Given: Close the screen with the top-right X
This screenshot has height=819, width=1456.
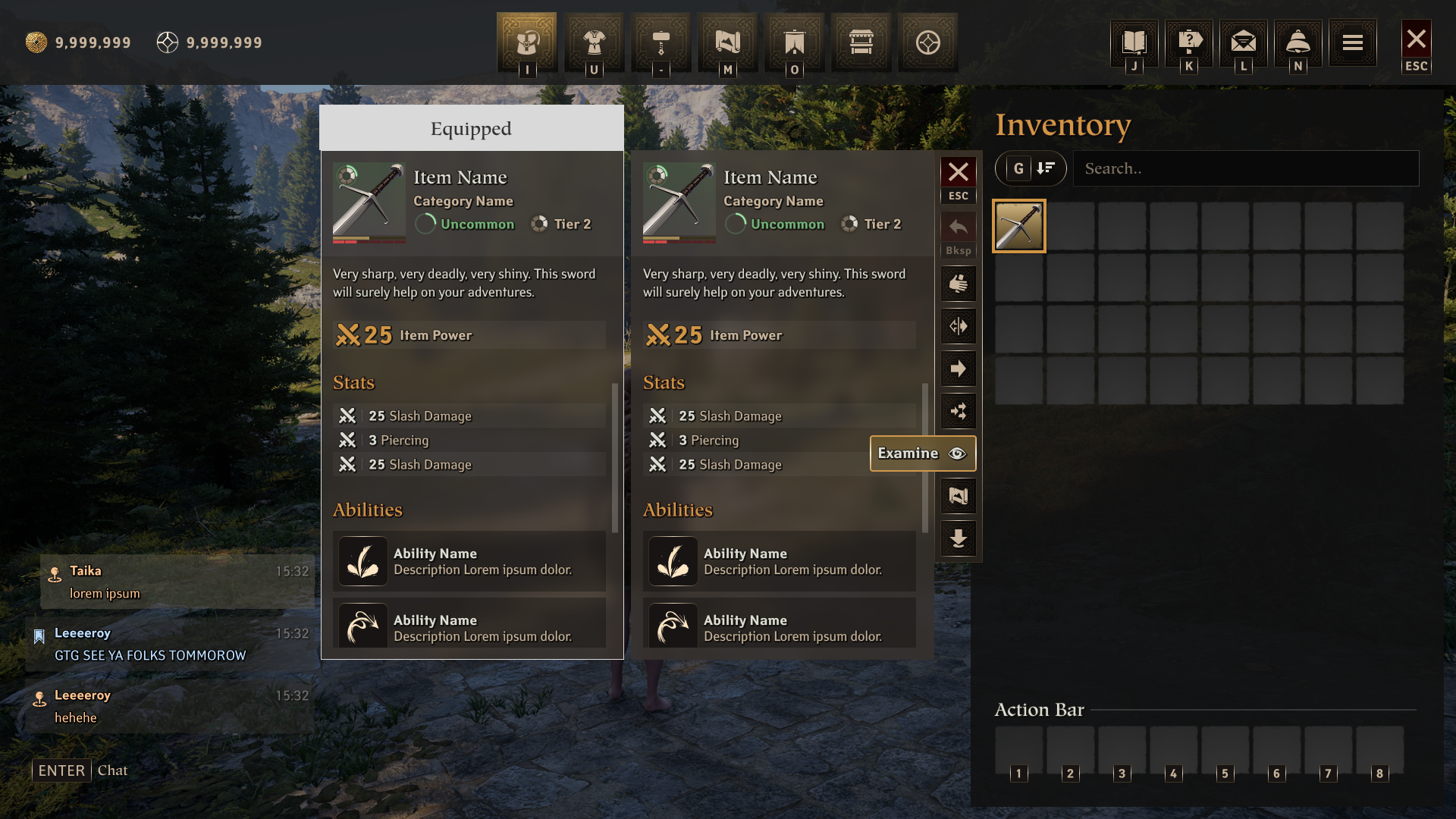Looking at the screenshot, I should (x=1416, y=39).
